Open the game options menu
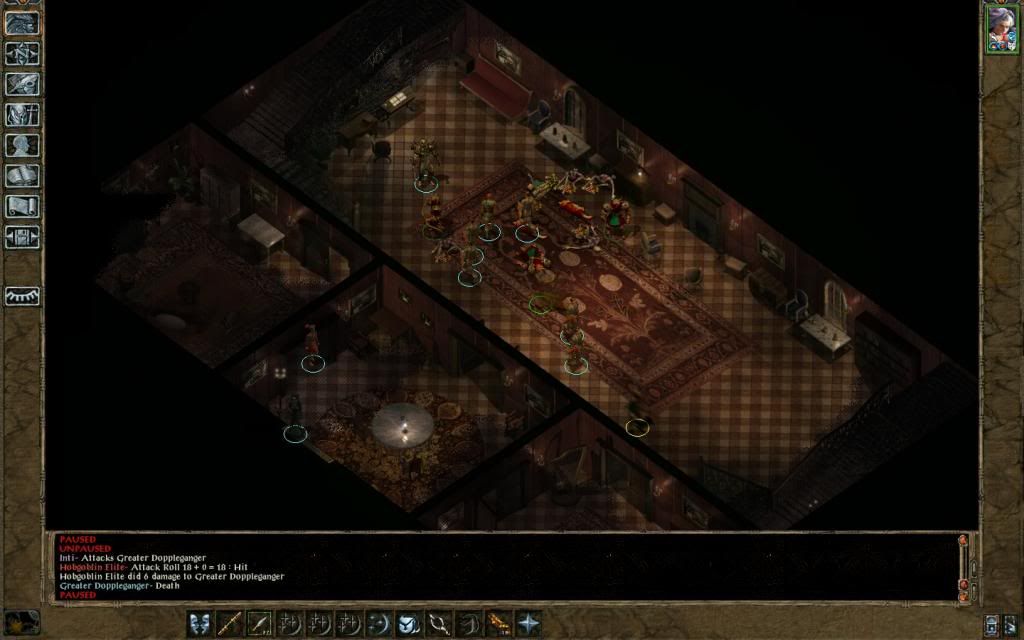Screen dimensions: 1024x640 pyautogui.click(x=22, y=237)
